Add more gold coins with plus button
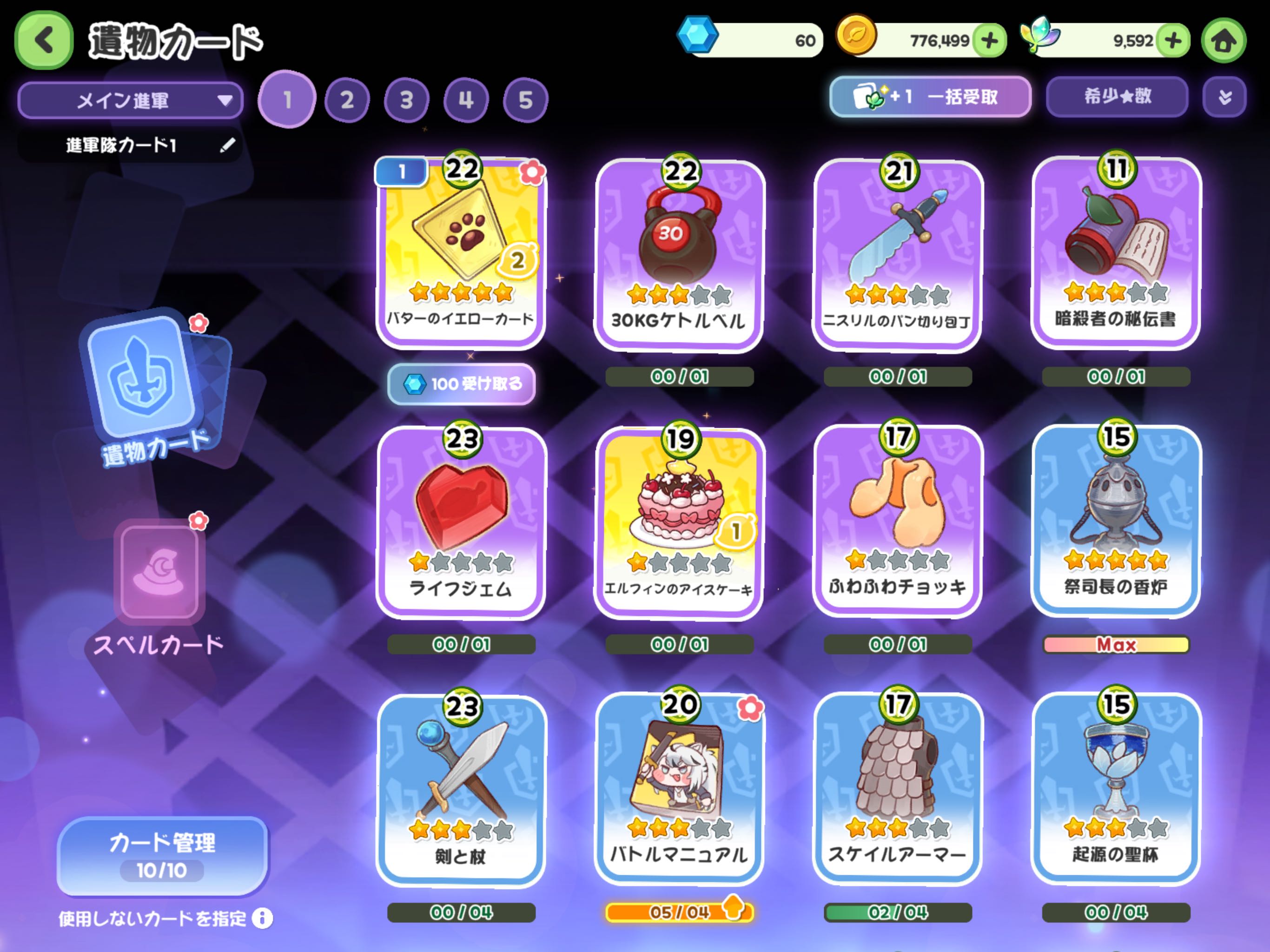 click(990, 41)
